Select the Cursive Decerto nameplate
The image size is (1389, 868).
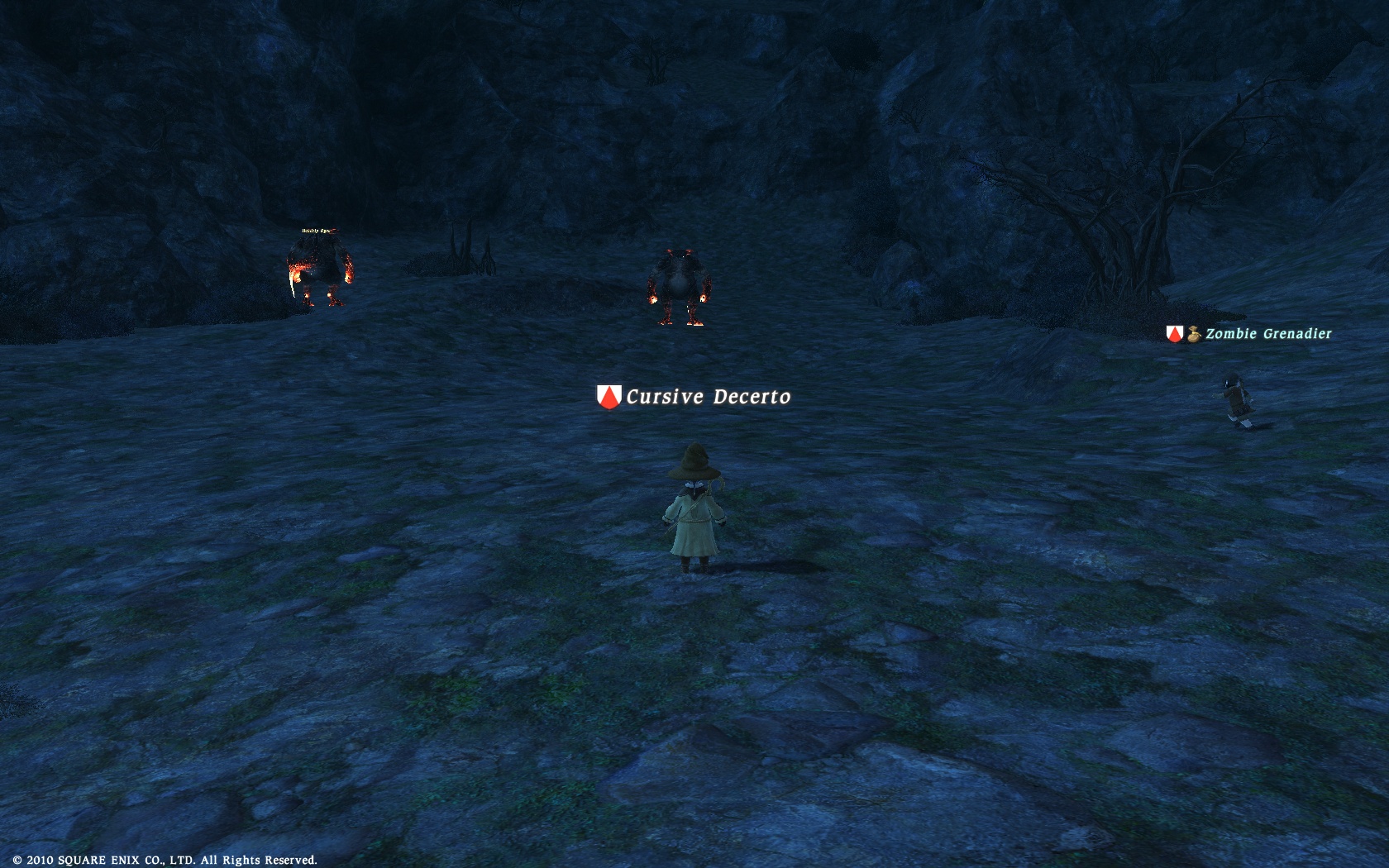(707, 397)
